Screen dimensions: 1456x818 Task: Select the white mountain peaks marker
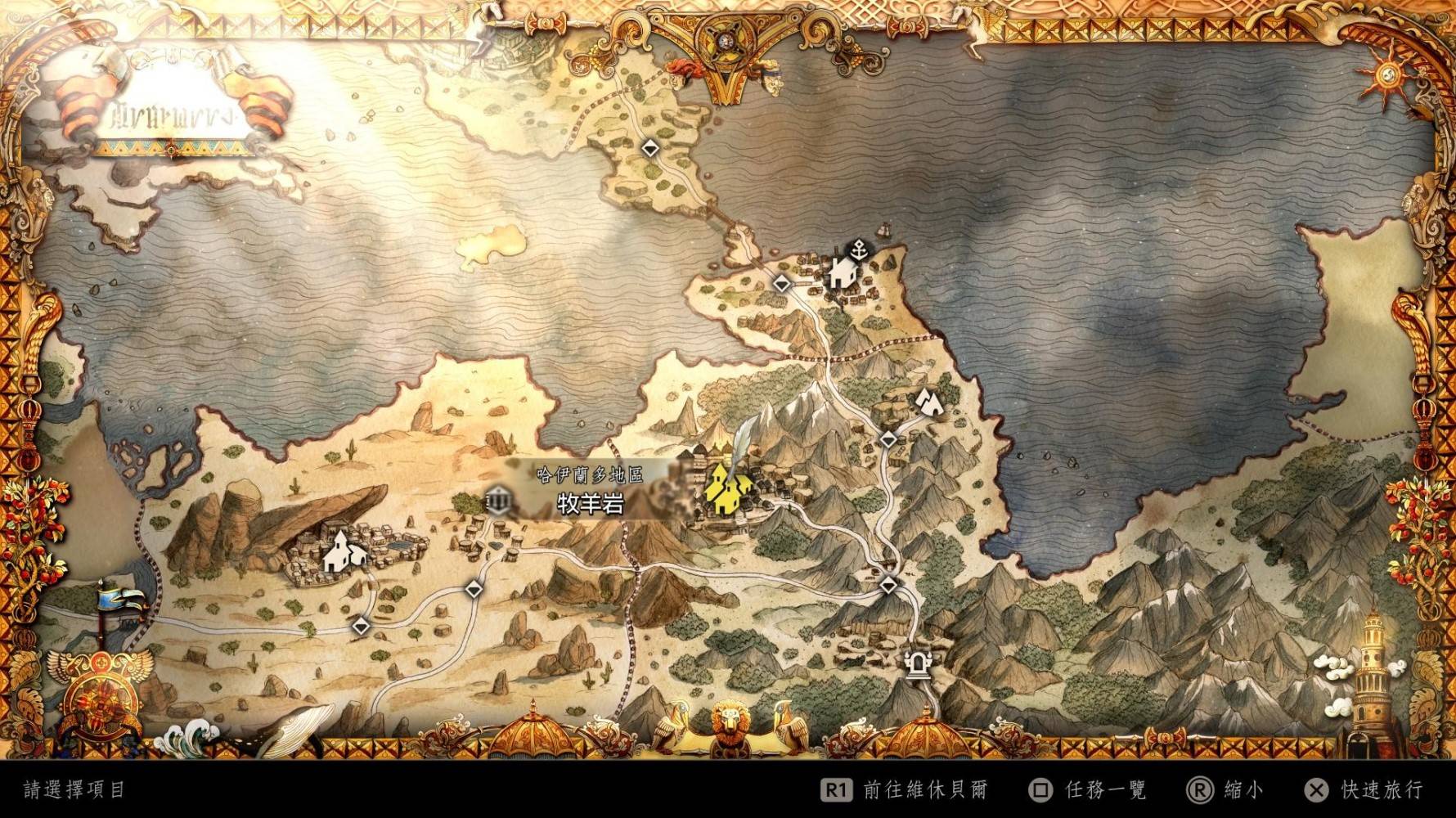coord(927,401)
